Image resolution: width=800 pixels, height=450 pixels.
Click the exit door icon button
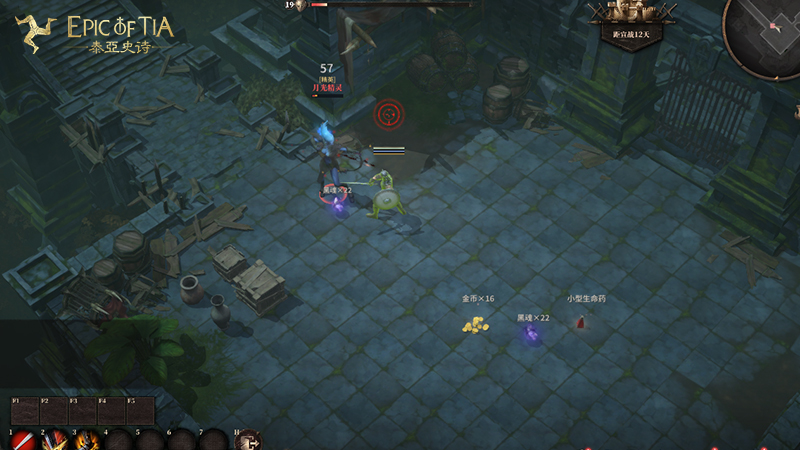(247, 440)
